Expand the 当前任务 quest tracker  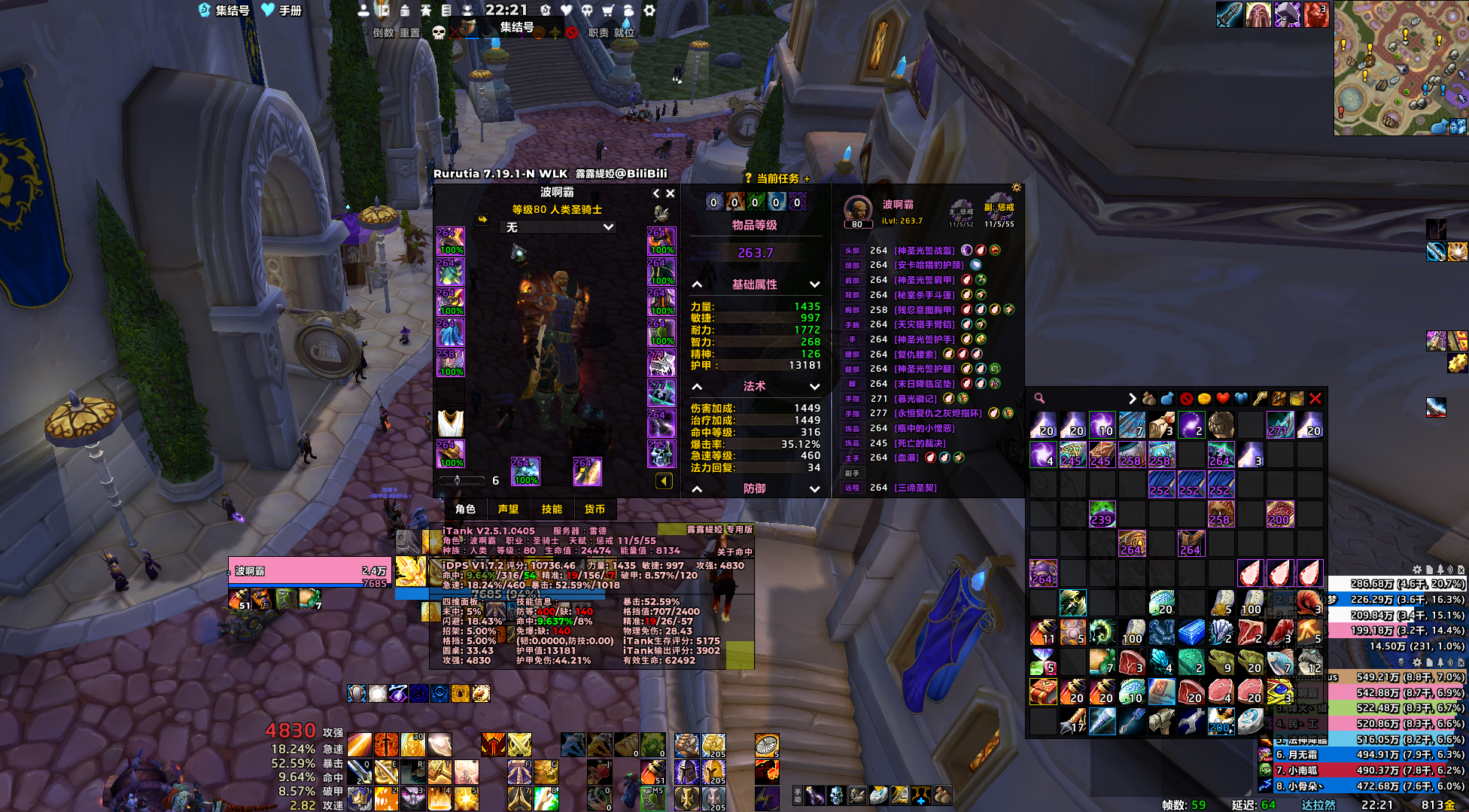click(x=807, y=179)
